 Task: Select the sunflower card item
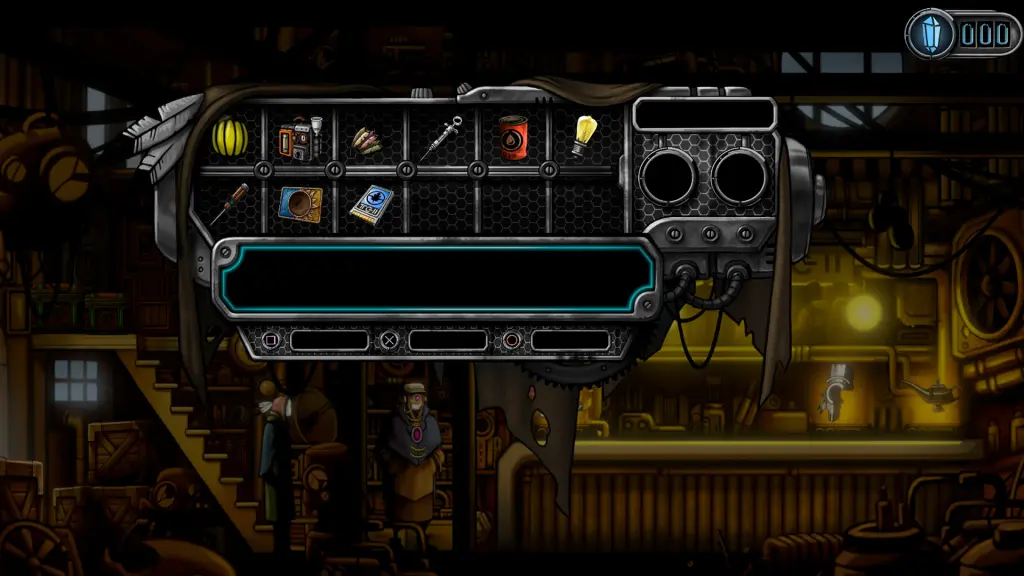click(299, 203)
